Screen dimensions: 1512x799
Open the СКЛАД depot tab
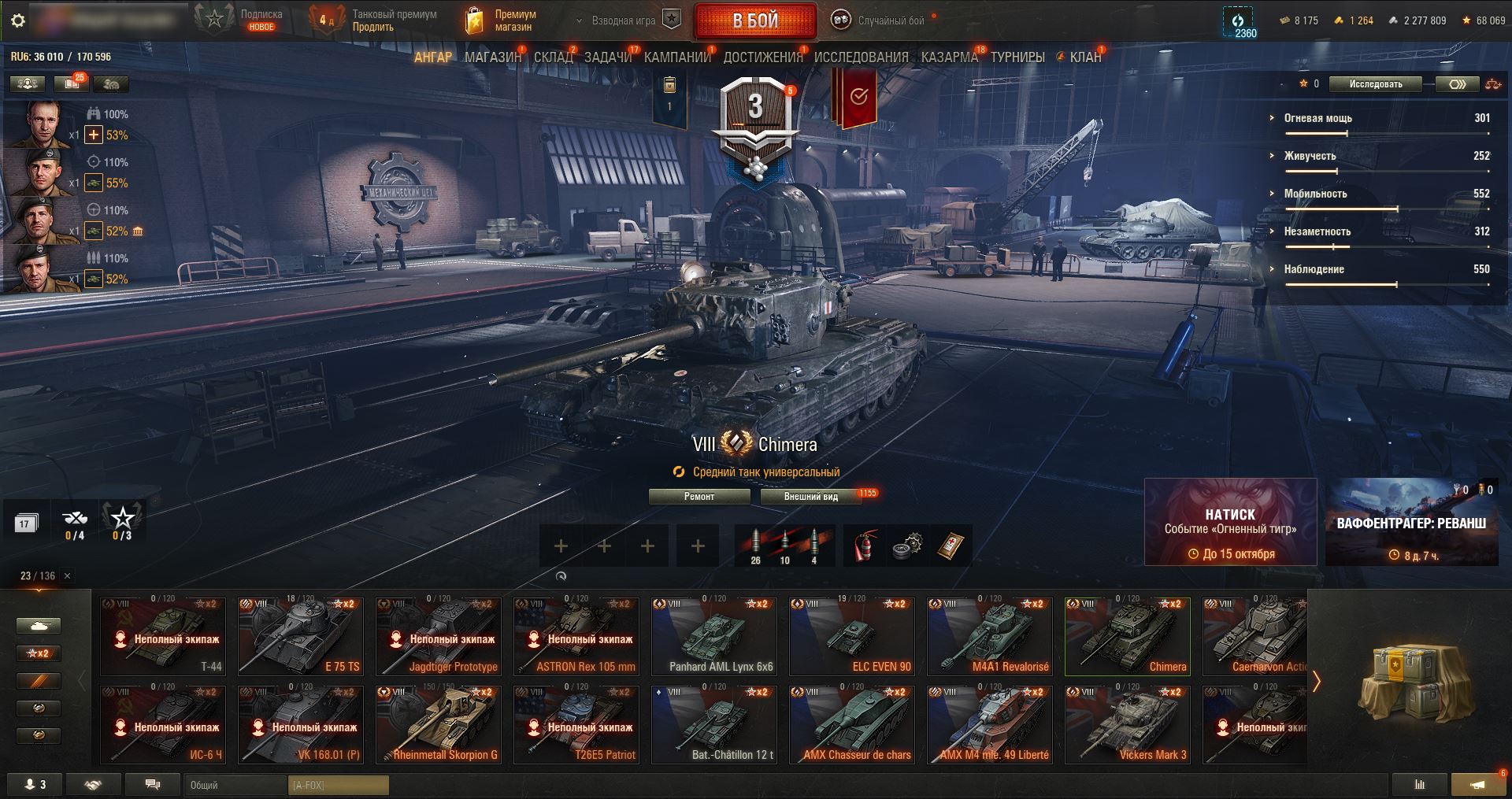pos(553,57)
